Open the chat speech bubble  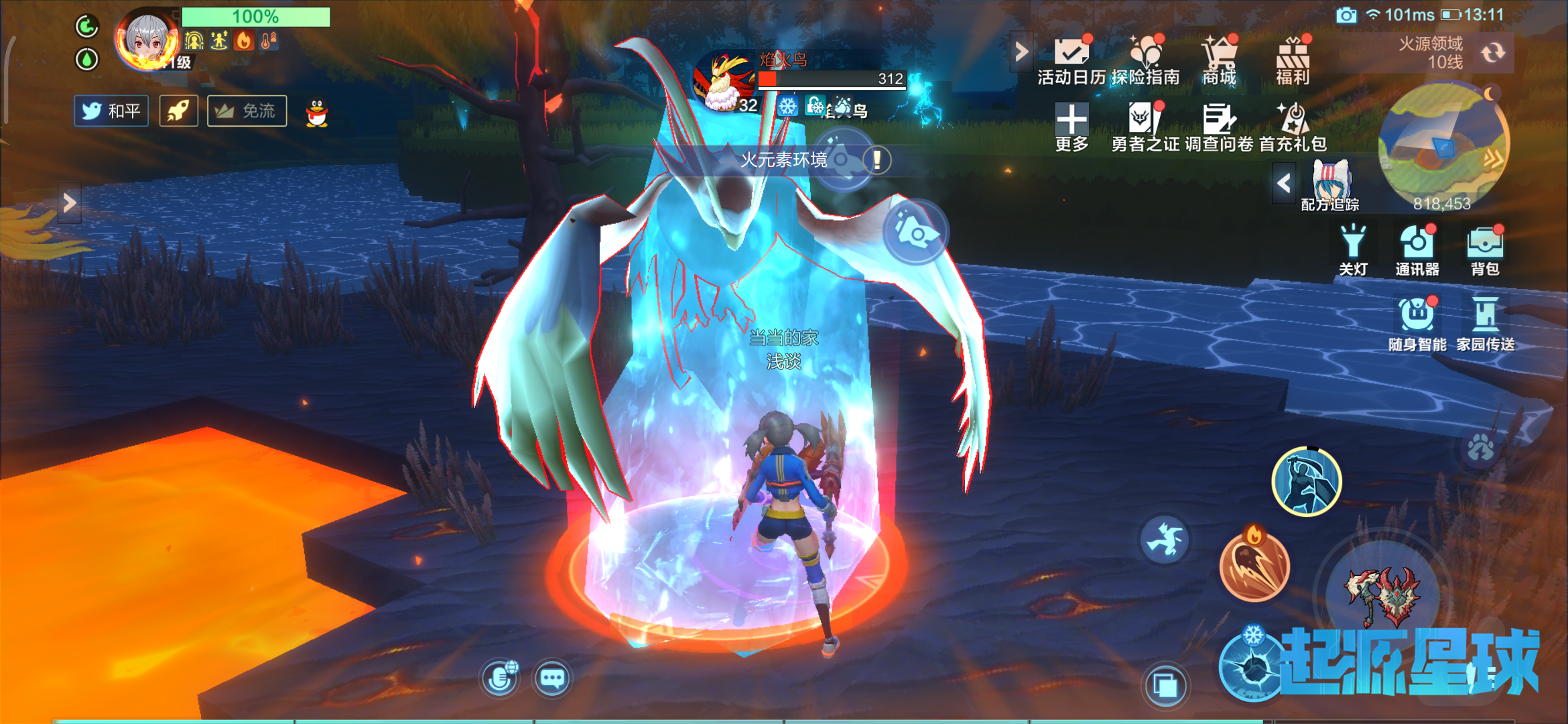pos(552,678)
